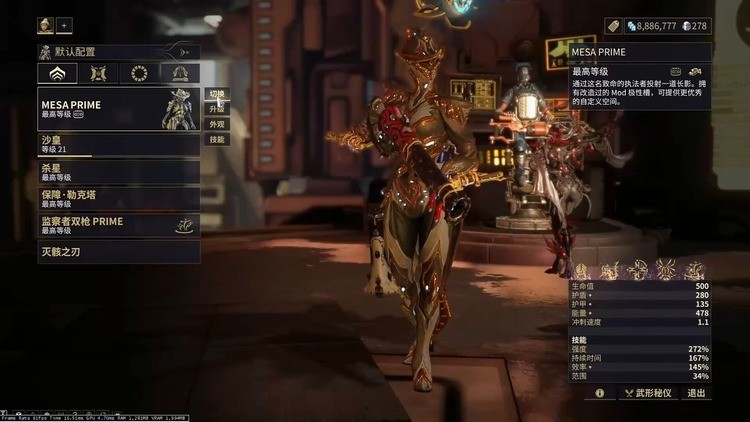750x422 pixels.
Task: Add a new loadout with the plus button
Action: 65,25
